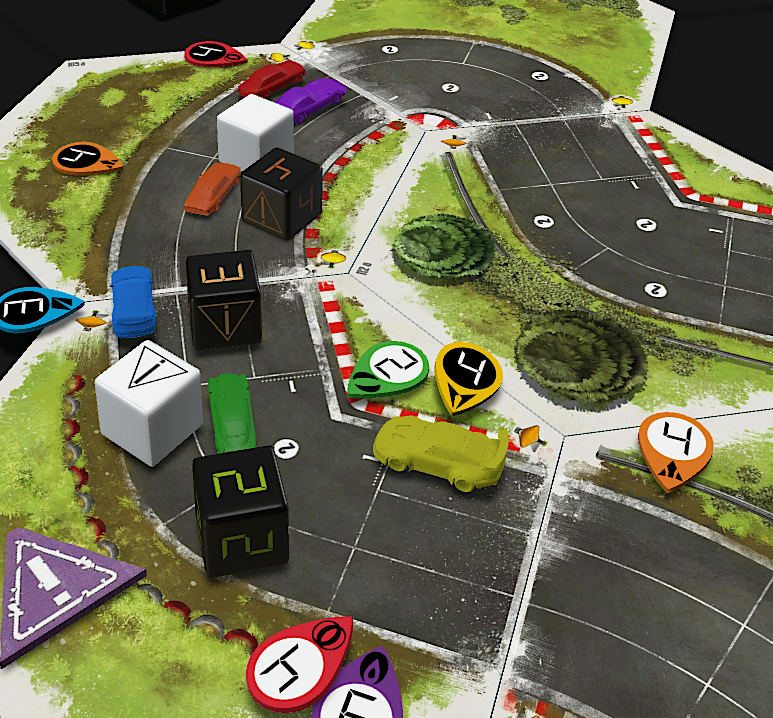Pick the black die showing gear 3

(223, 298)
